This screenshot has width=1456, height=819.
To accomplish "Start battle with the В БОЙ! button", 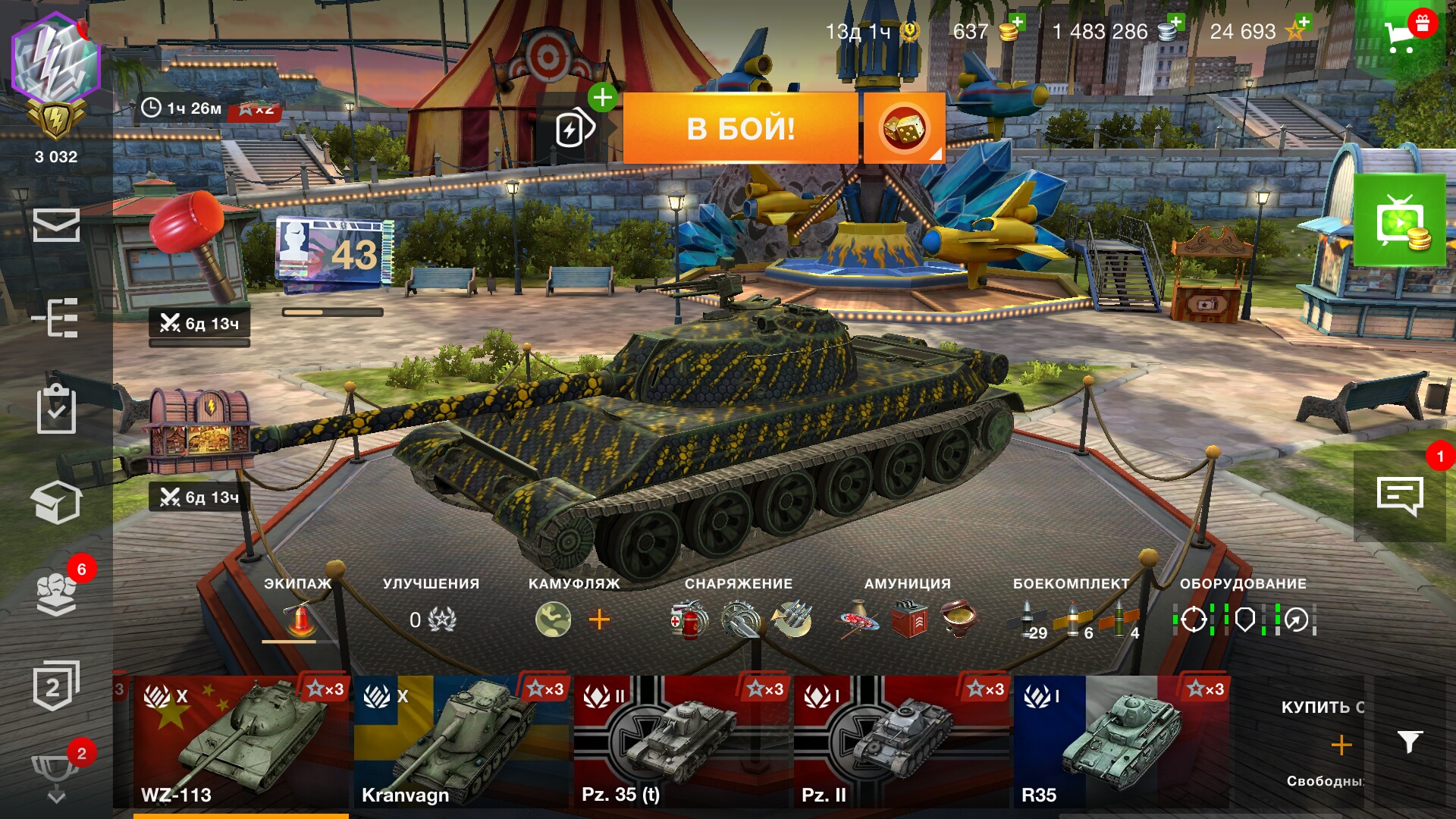I will (740, 128).
